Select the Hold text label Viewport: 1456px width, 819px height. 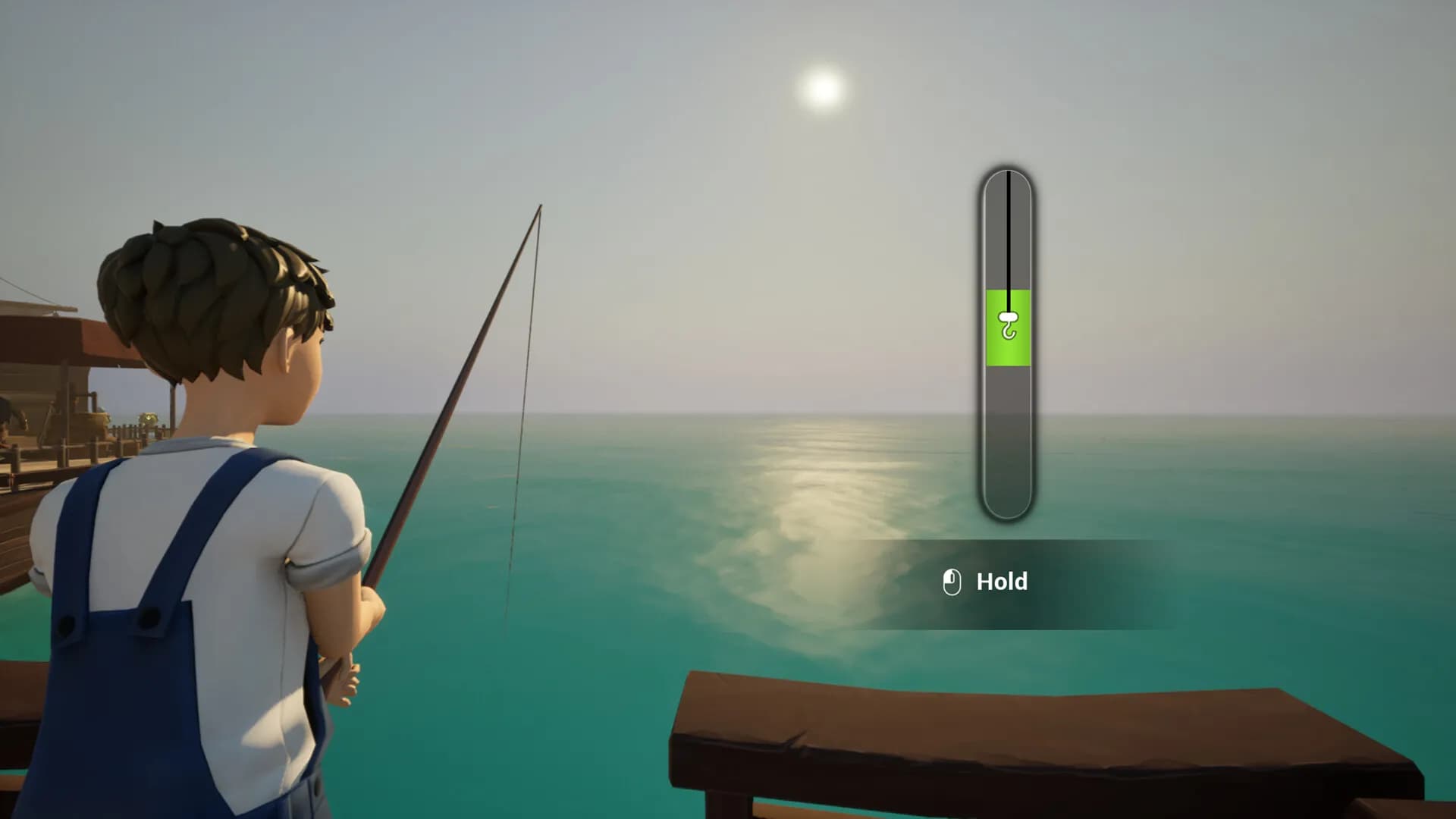1001,582
